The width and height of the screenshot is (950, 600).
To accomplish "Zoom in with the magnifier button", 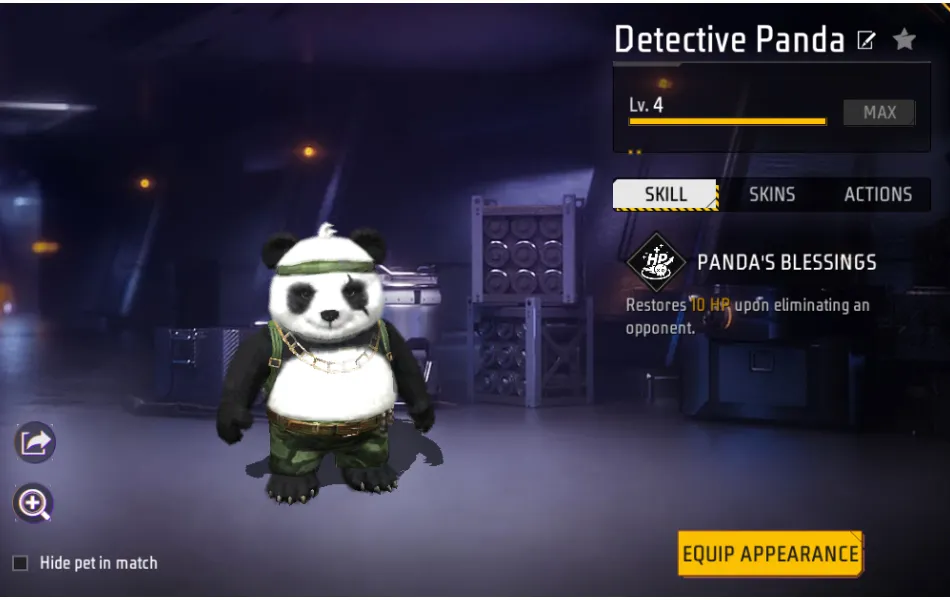I will coord(34,504).
